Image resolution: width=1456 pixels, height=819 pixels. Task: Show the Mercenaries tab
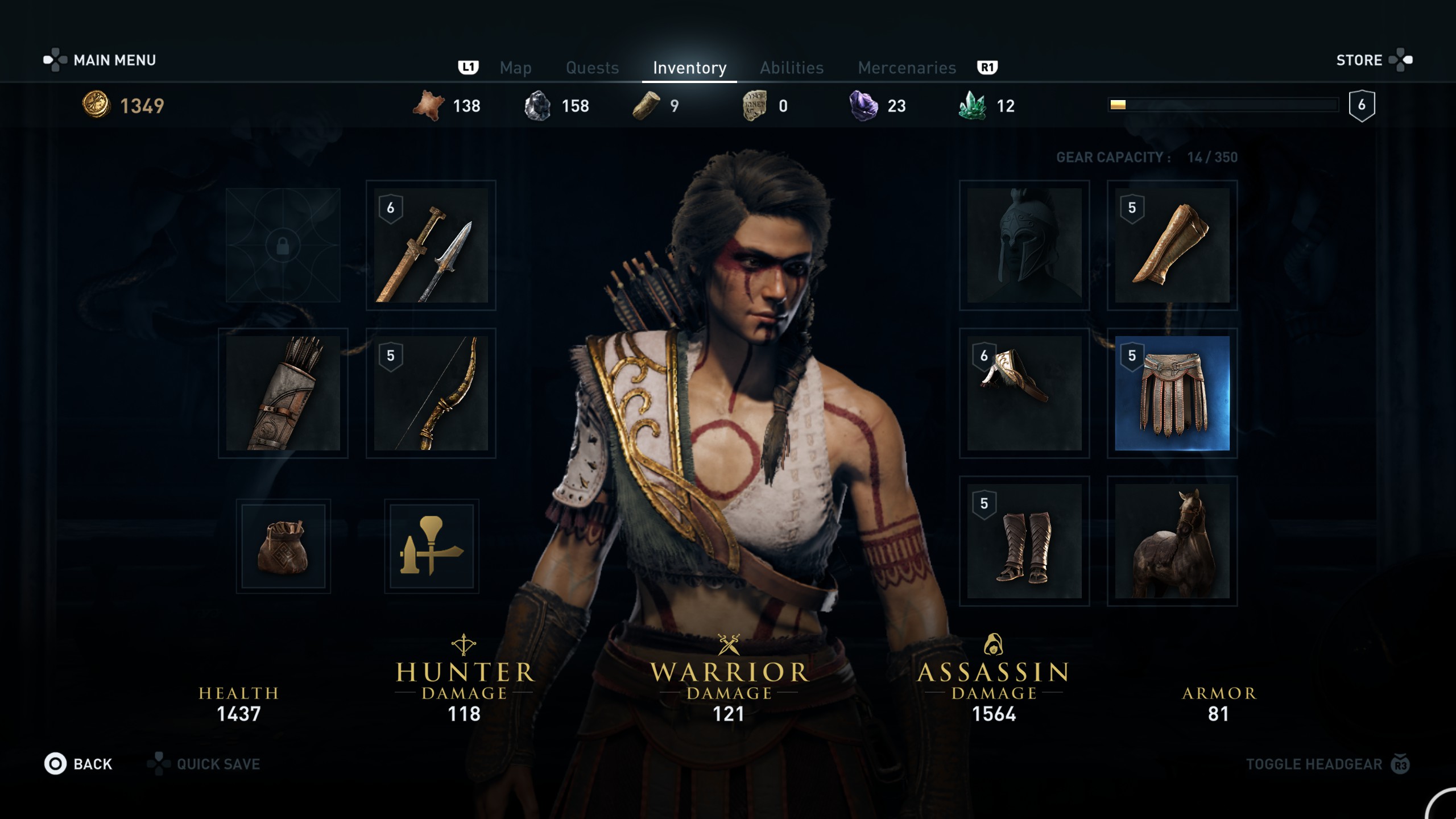click(x=907, y=68)
